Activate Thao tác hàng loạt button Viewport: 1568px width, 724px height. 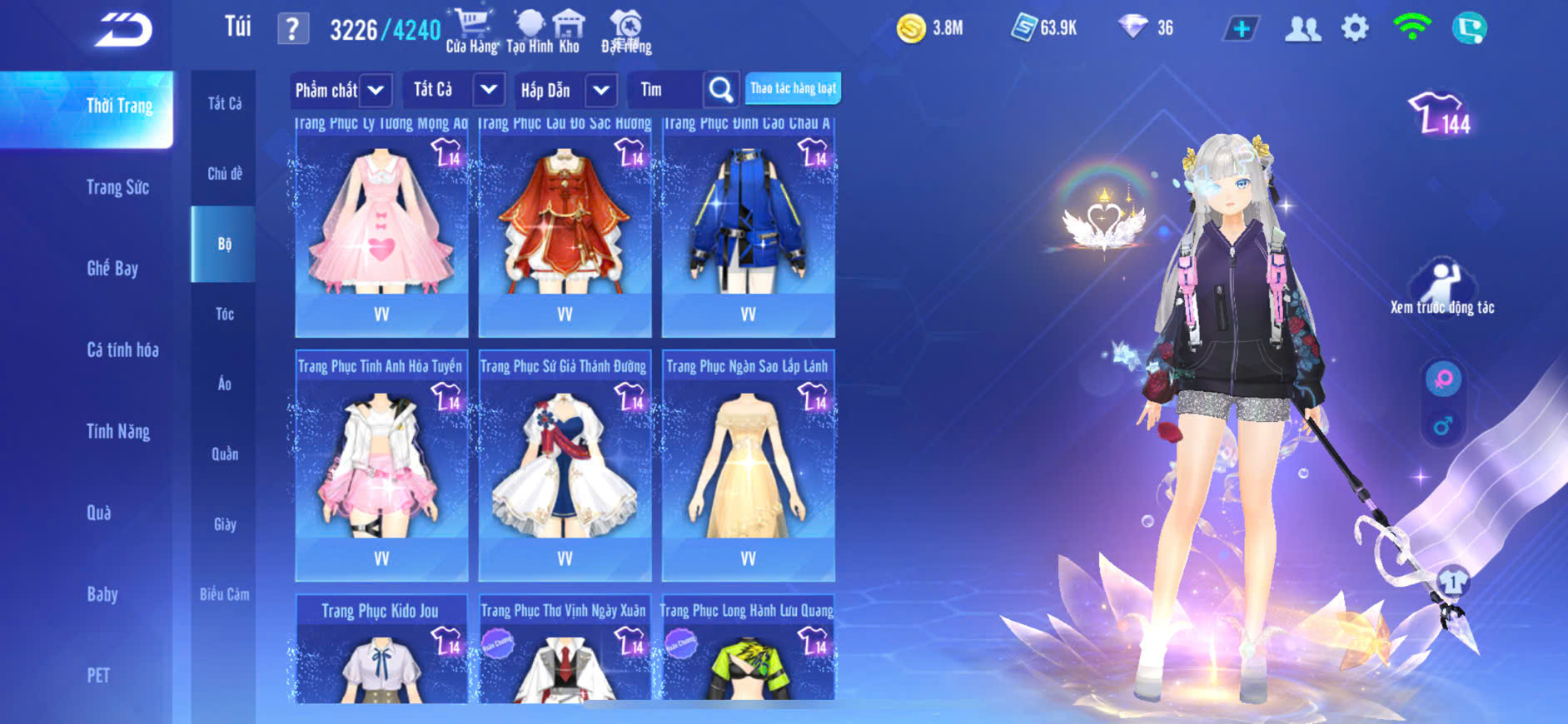pos(793,88)
